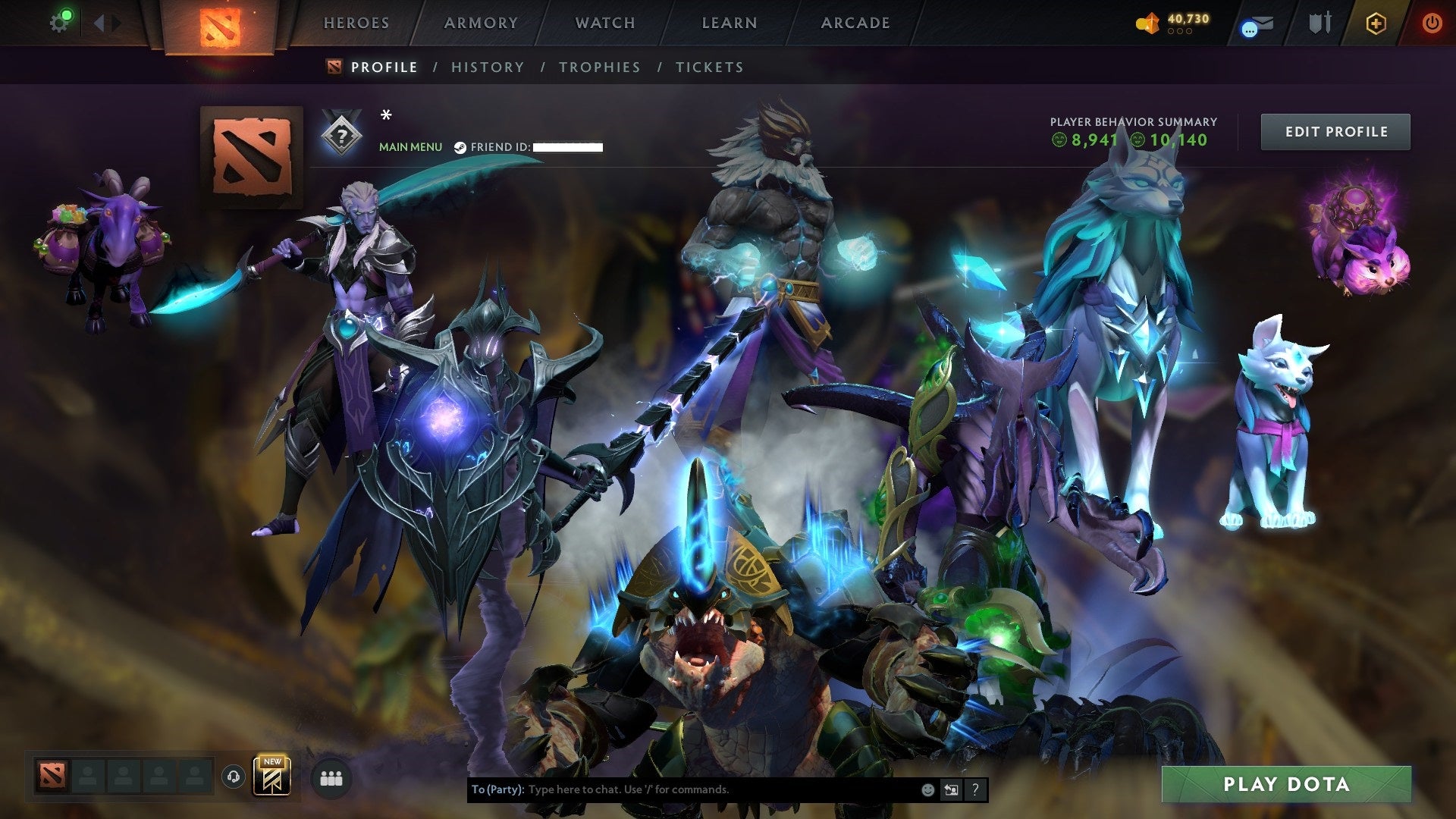Click the EDIT PROFILE button
The width and height of the screenshot is (1456, 819).
click(x=1335, y=130)
